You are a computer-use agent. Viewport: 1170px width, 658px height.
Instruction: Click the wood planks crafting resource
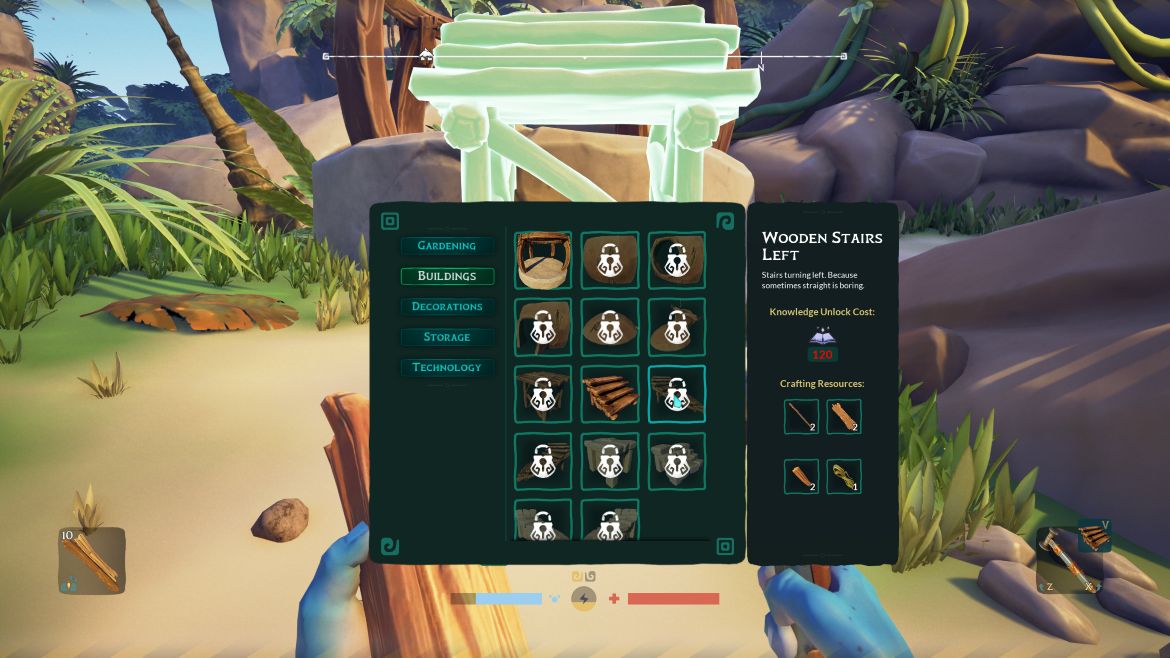[844, 417]
